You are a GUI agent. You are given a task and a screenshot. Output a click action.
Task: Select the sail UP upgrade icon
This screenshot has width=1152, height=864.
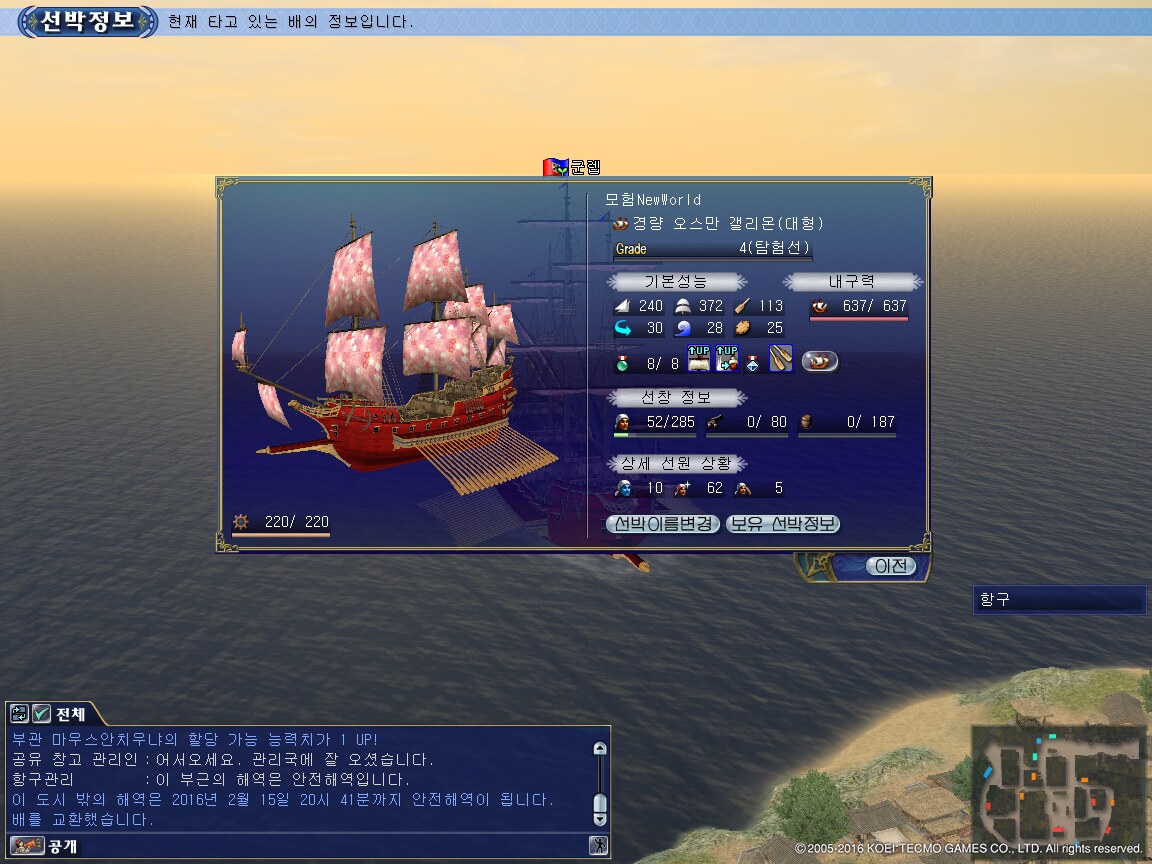(x=699, y=358)
